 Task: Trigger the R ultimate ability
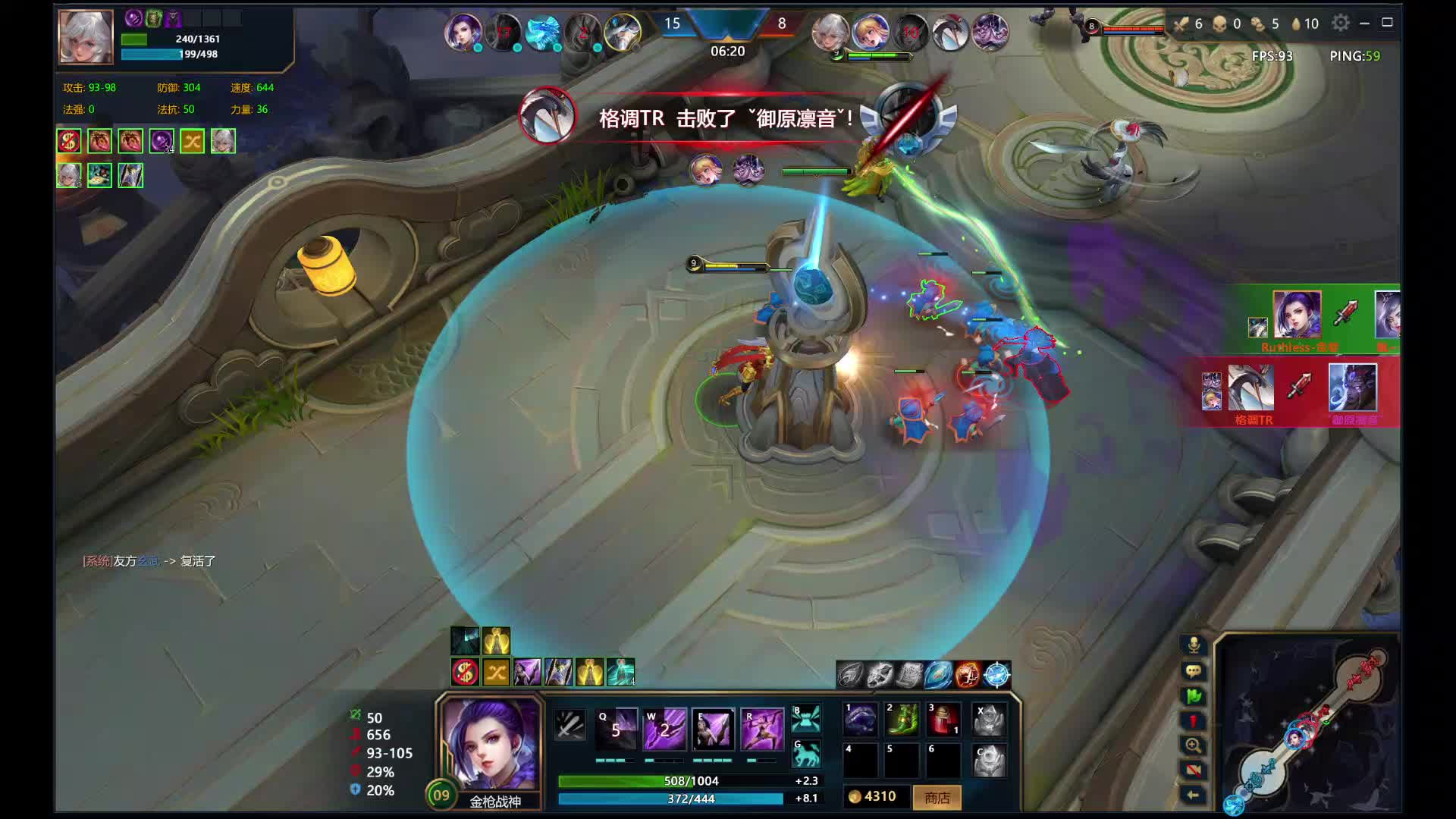tap(761, 729)
